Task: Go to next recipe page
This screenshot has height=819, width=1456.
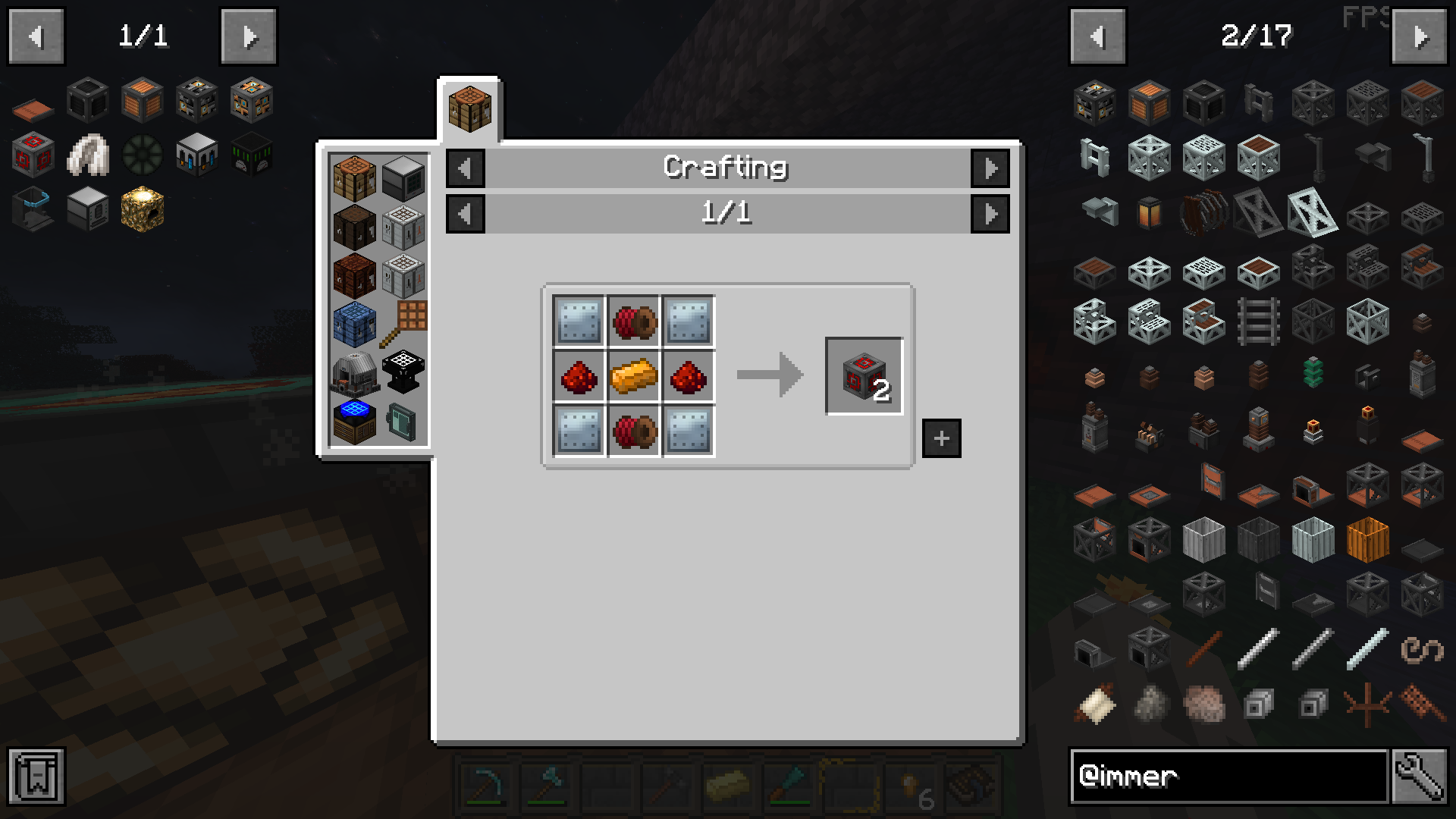Action: 990,214
